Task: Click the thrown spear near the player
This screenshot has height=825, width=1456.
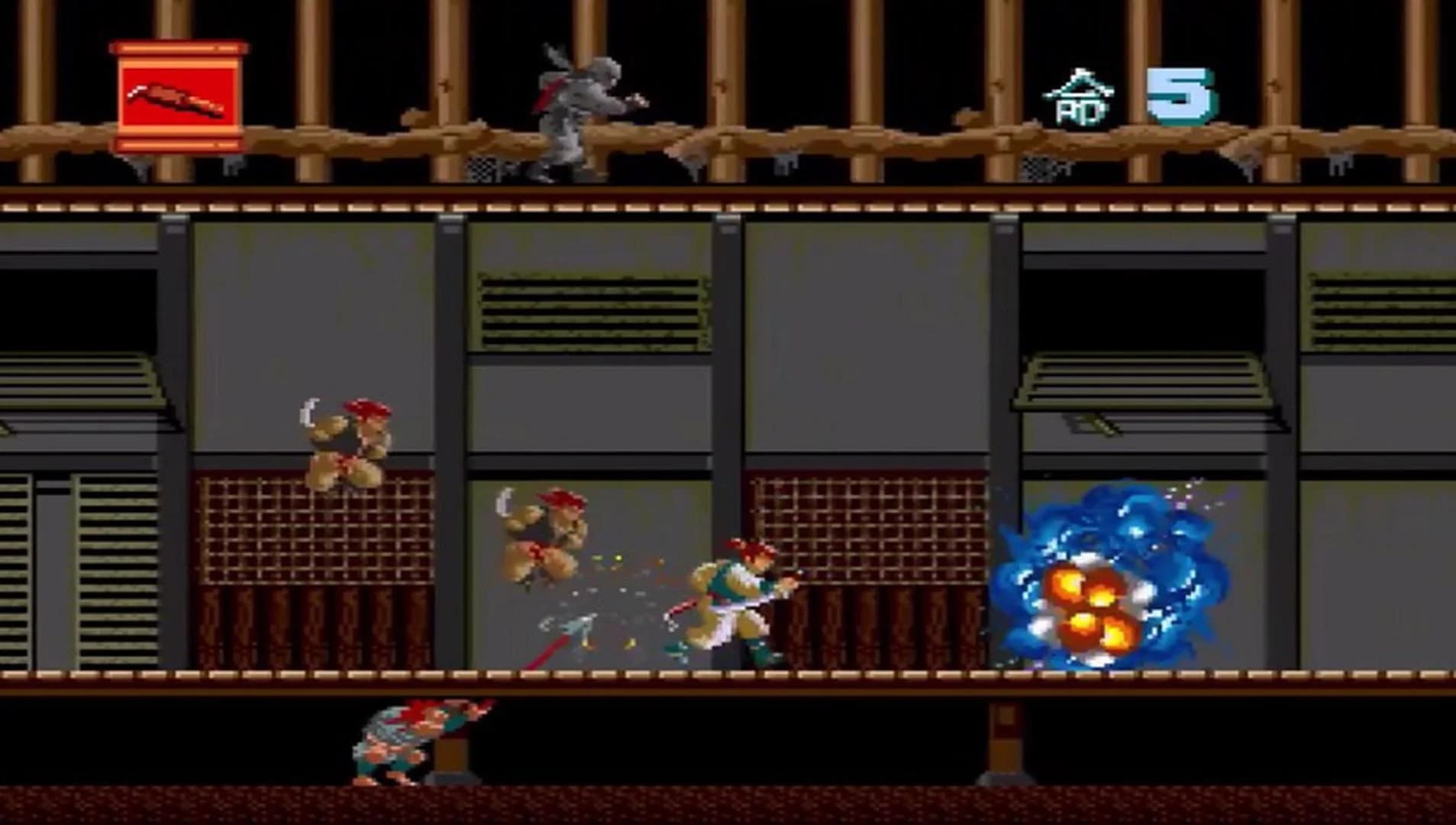Action: [569, 630]
